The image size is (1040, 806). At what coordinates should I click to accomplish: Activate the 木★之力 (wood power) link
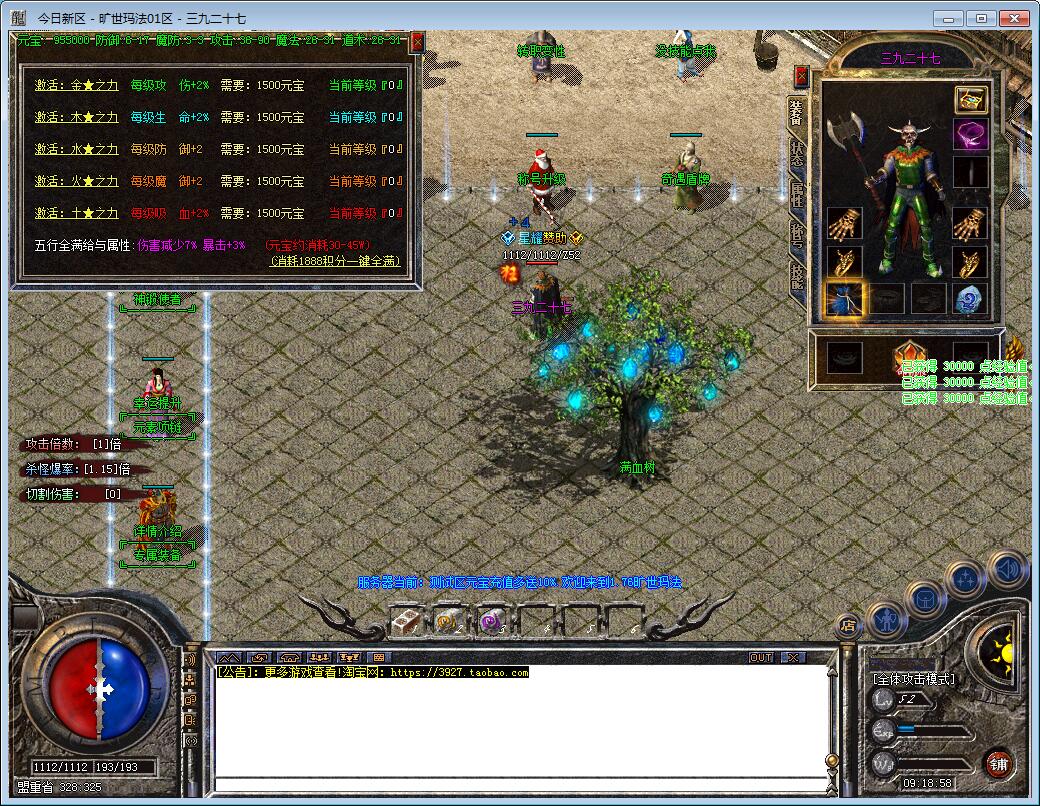(76, 117)
